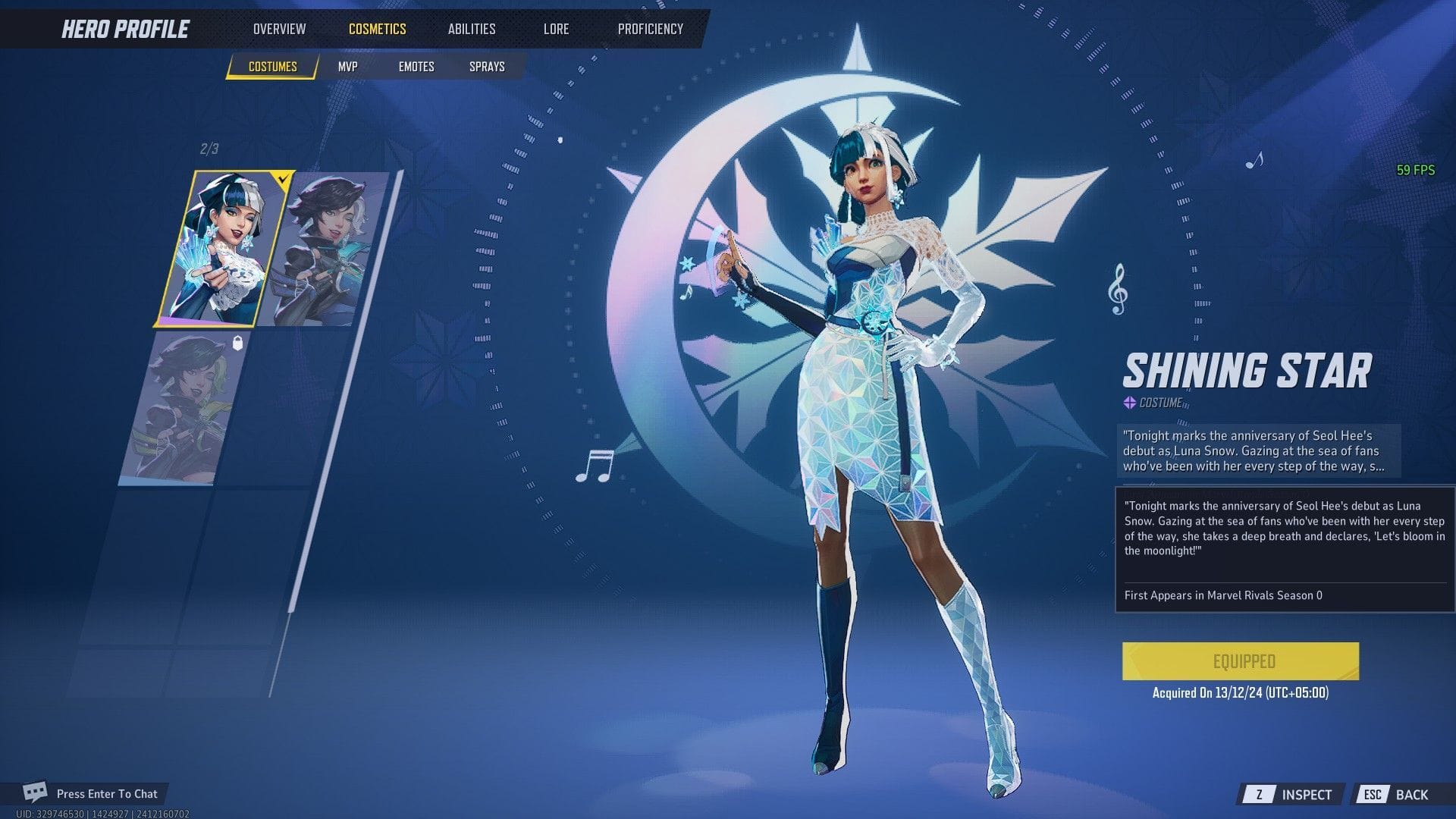Click the checkmark on the selected costume
This screenshot has width=1456, height=819.
pos(283,180)
